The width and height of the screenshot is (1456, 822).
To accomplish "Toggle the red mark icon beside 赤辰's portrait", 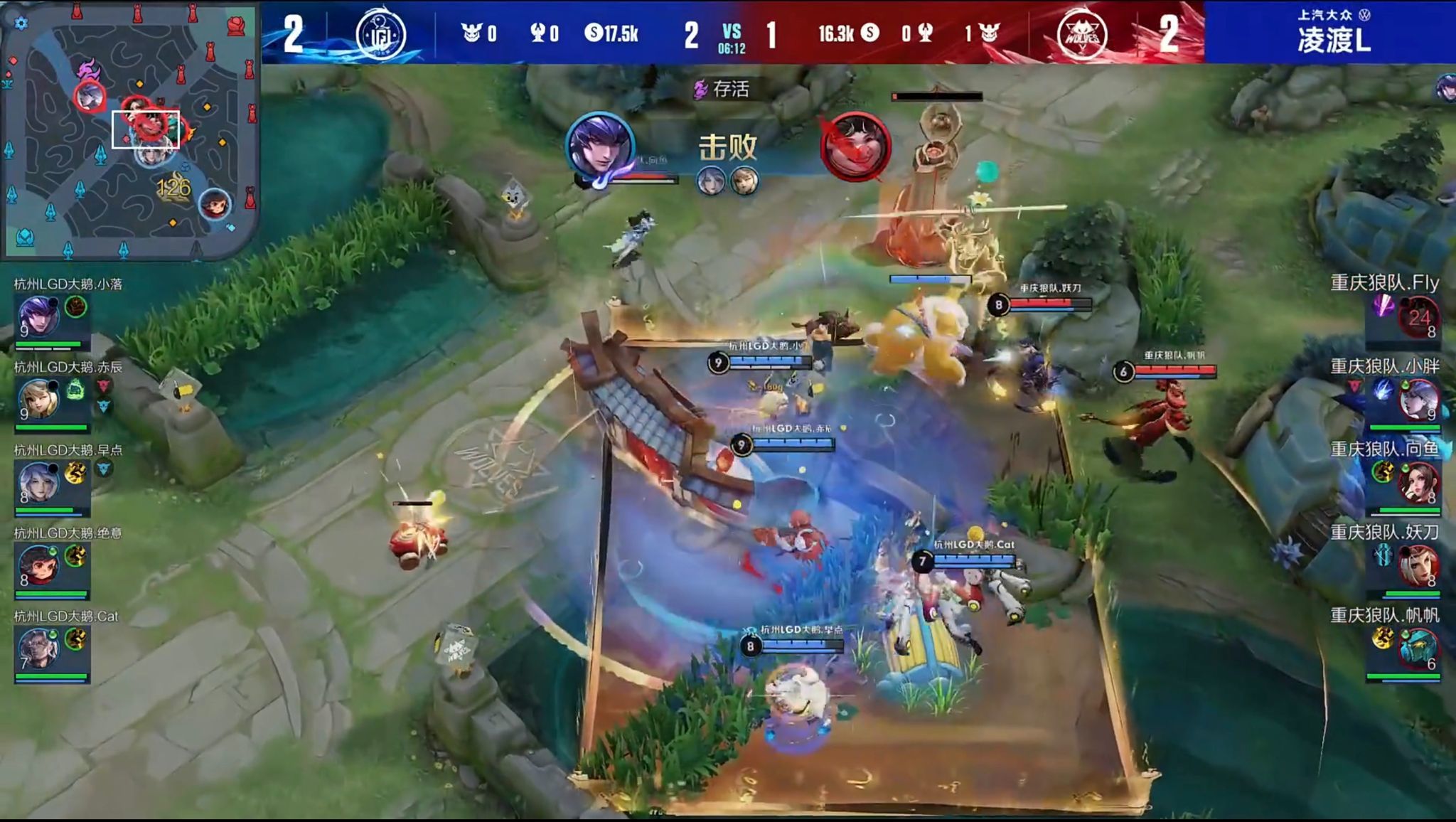I will click(105, 385).
